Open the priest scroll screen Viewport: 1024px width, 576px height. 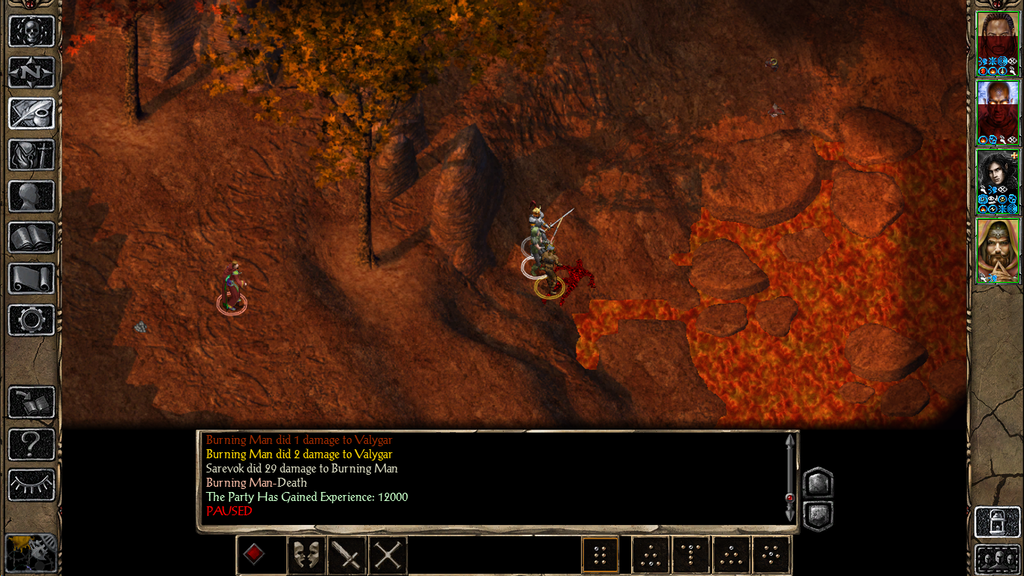click(x=31, y=278)
